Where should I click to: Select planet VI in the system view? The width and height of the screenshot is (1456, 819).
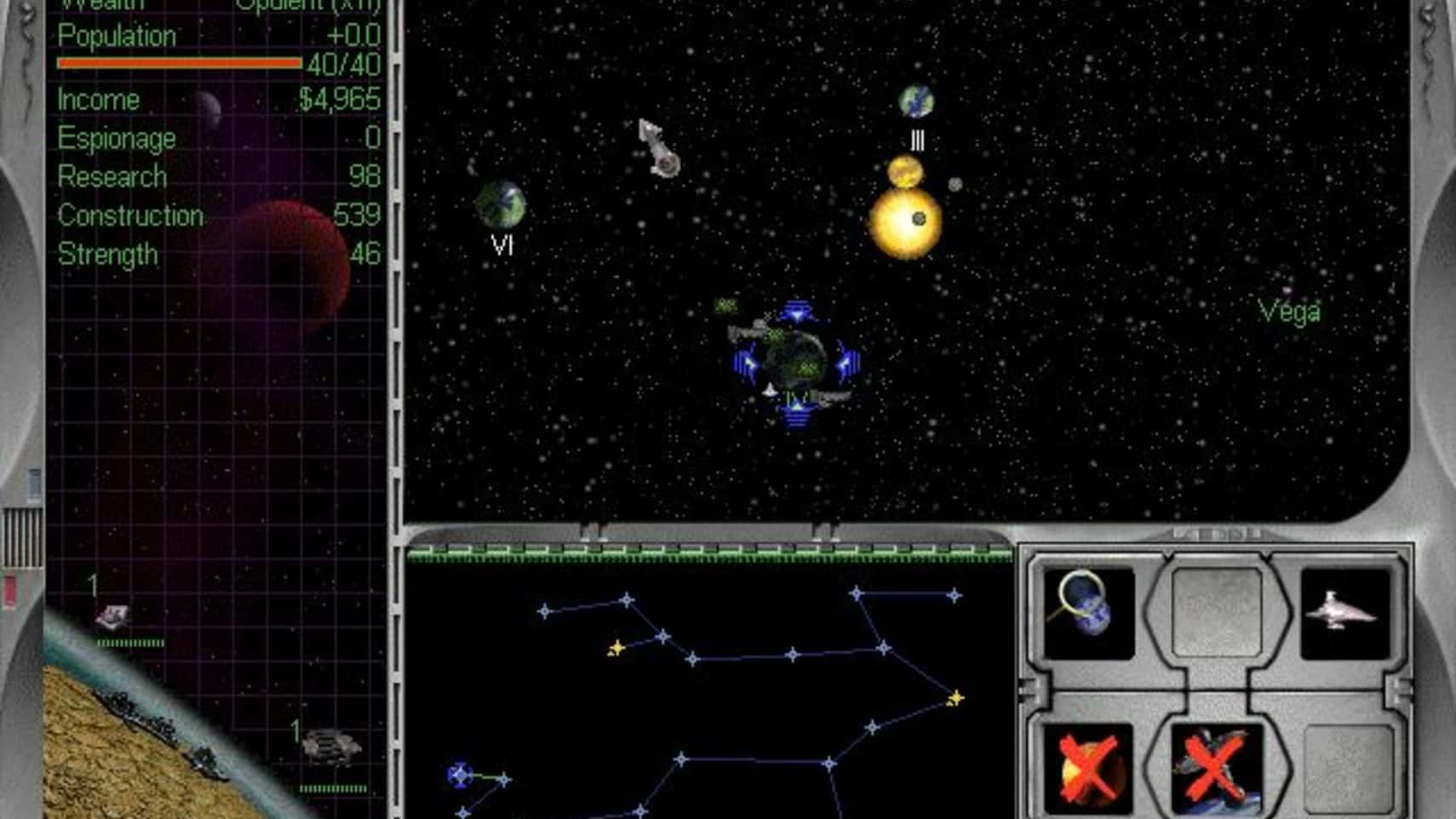pyautogui.click(x=500, y=205)
